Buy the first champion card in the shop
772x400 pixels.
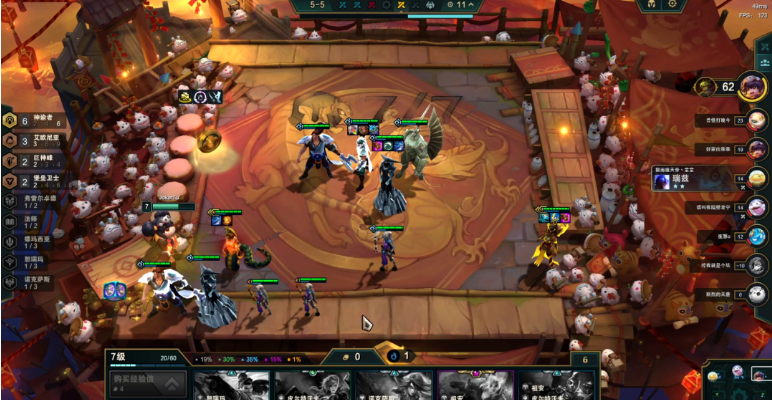tap(231, 386)
